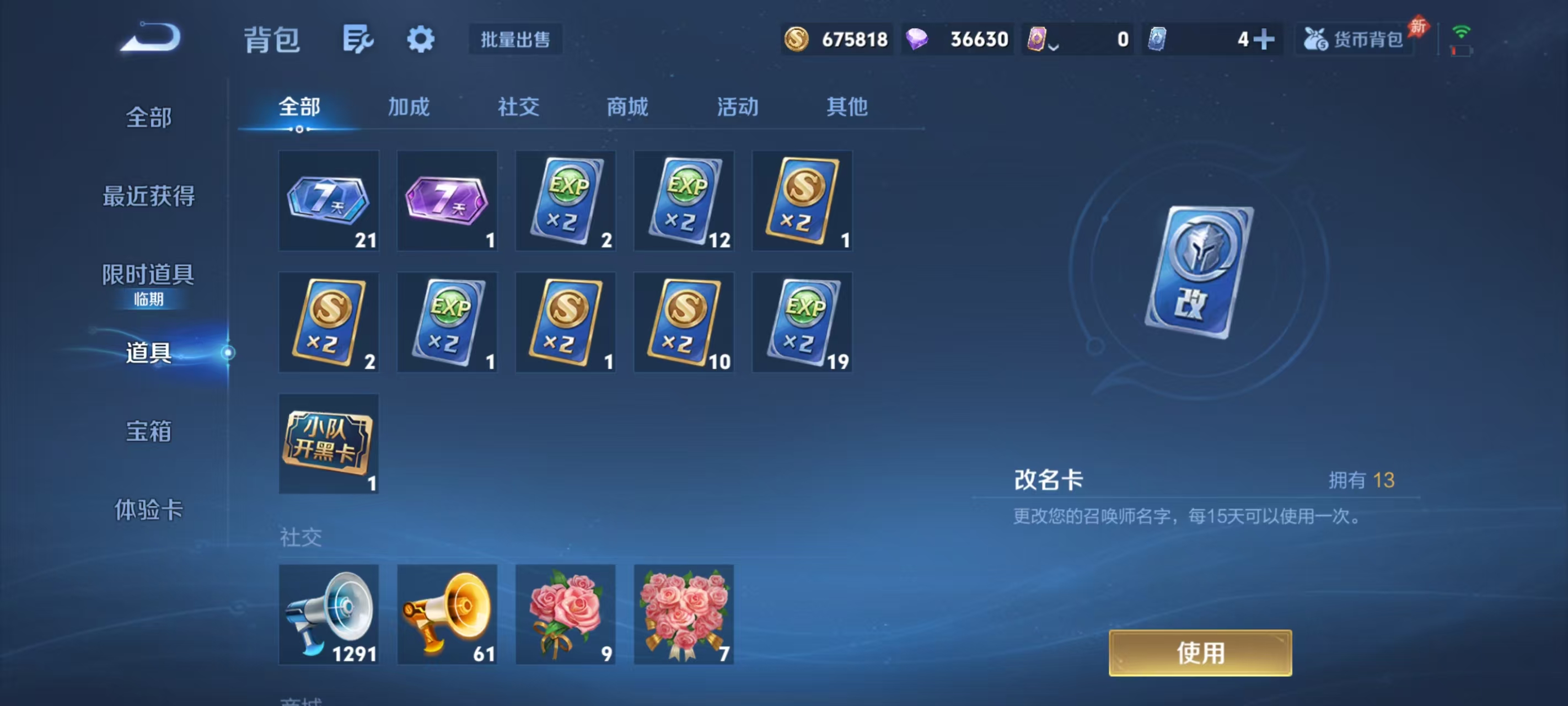Open 批量出售 batch sell
The image size is (1568, 706).
point(515,39)
